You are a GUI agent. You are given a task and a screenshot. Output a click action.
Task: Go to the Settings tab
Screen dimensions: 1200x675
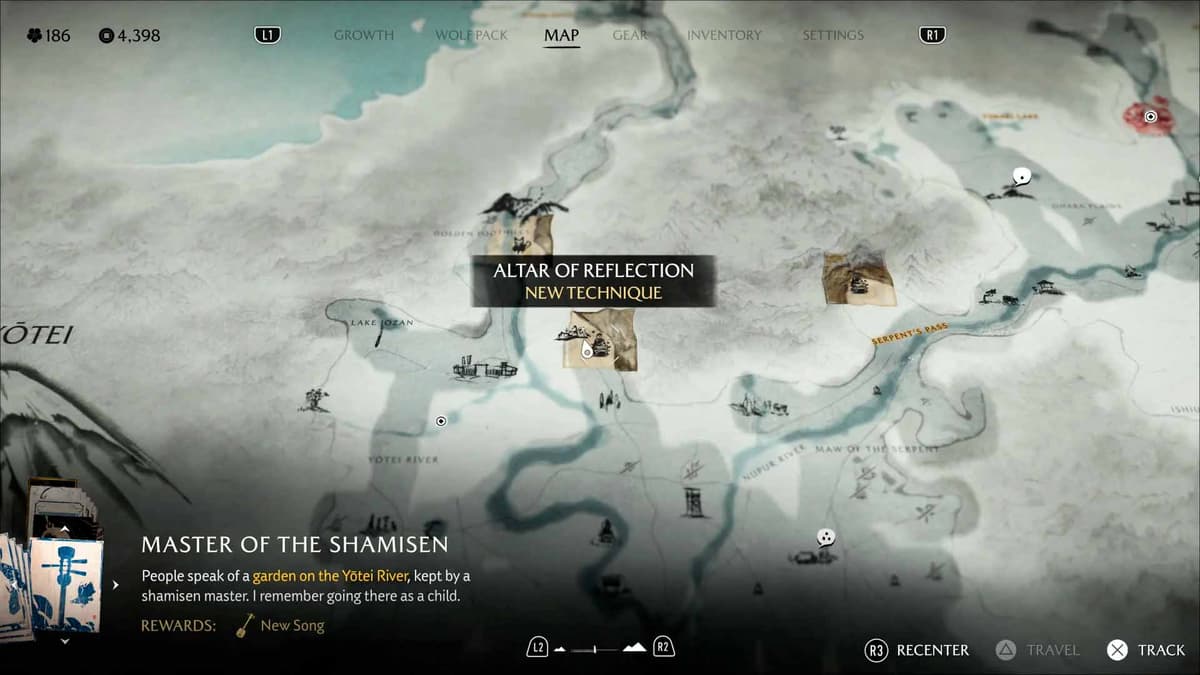pos(832,35)
